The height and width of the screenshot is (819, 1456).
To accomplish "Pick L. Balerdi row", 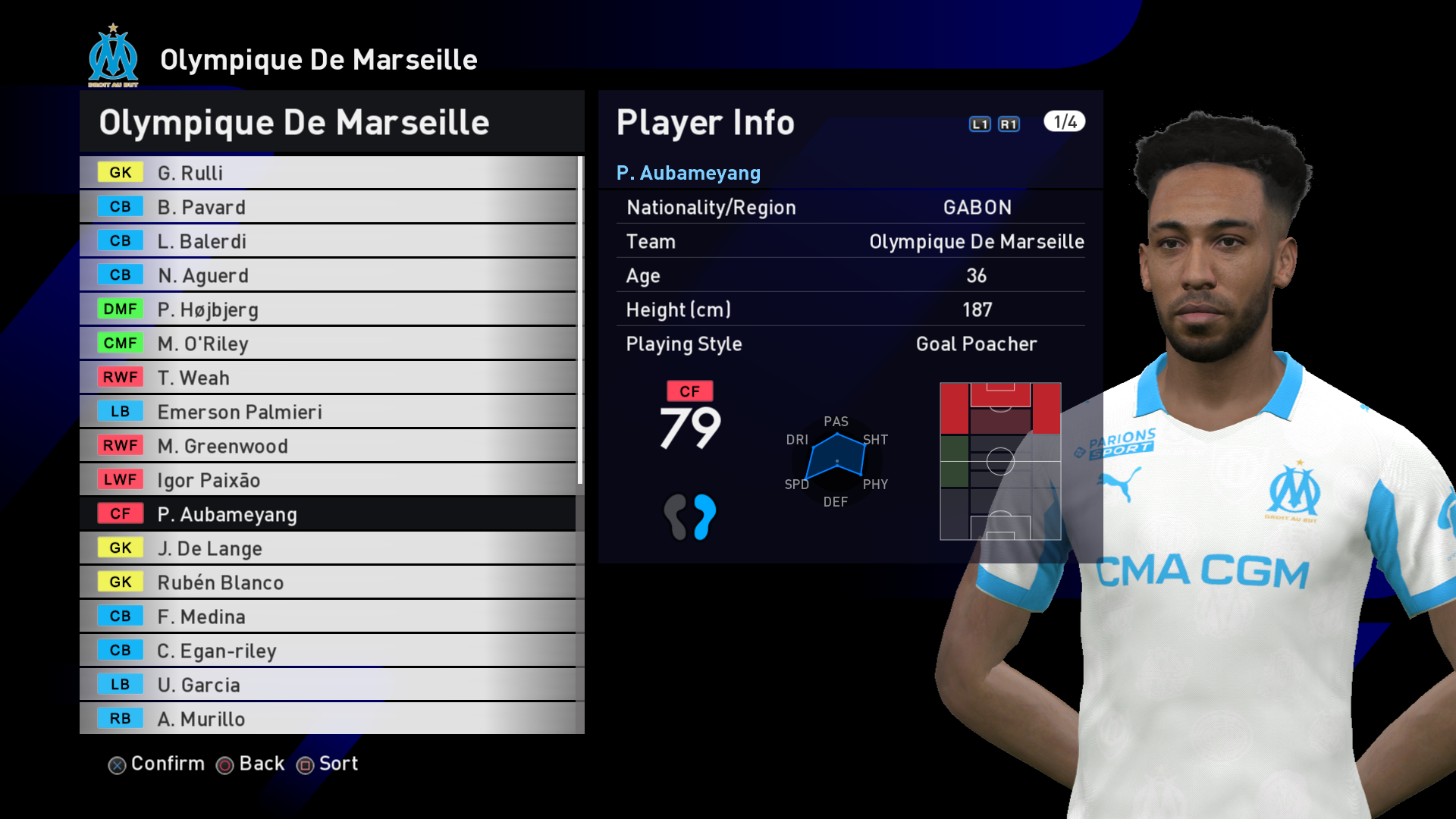I will tap(328, 241).
